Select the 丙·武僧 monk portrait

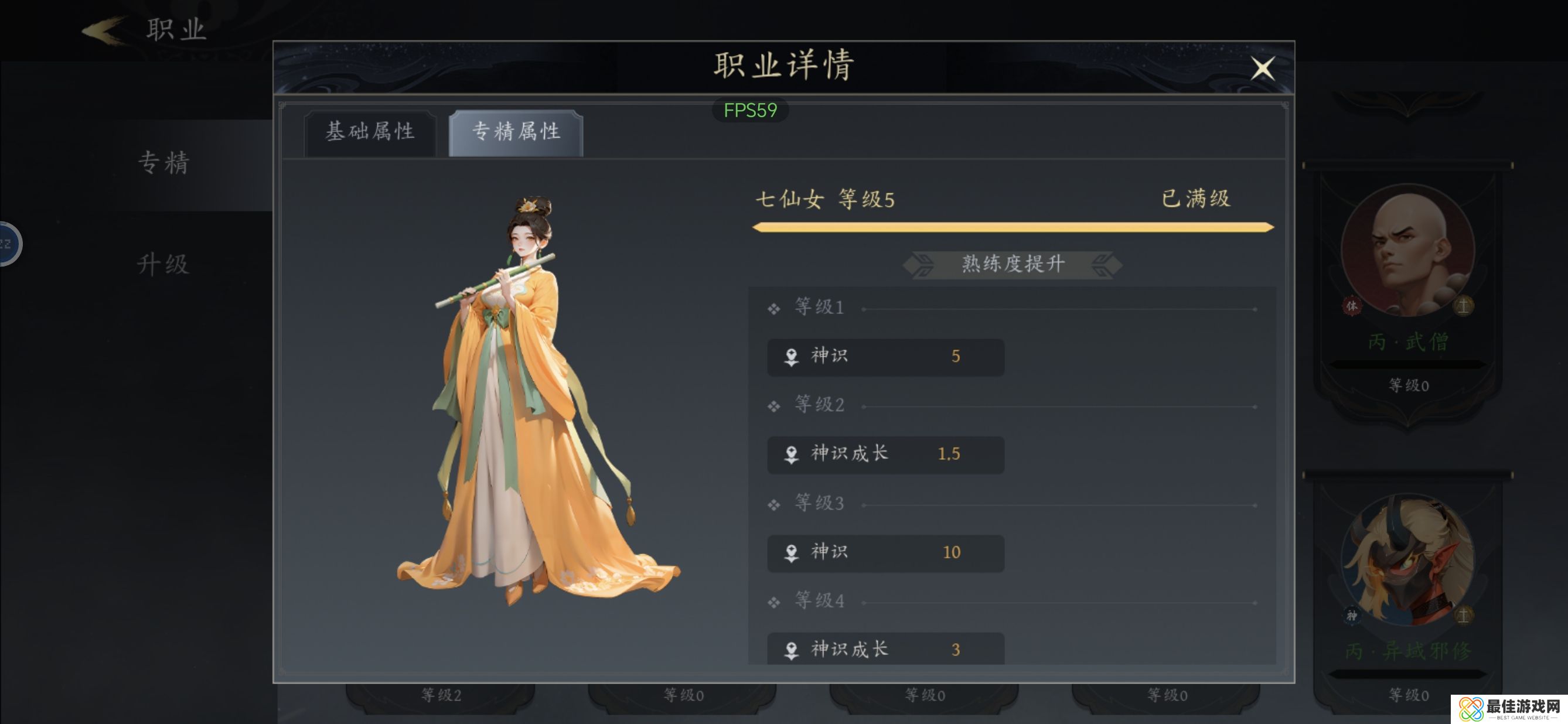coord(1407,251)
